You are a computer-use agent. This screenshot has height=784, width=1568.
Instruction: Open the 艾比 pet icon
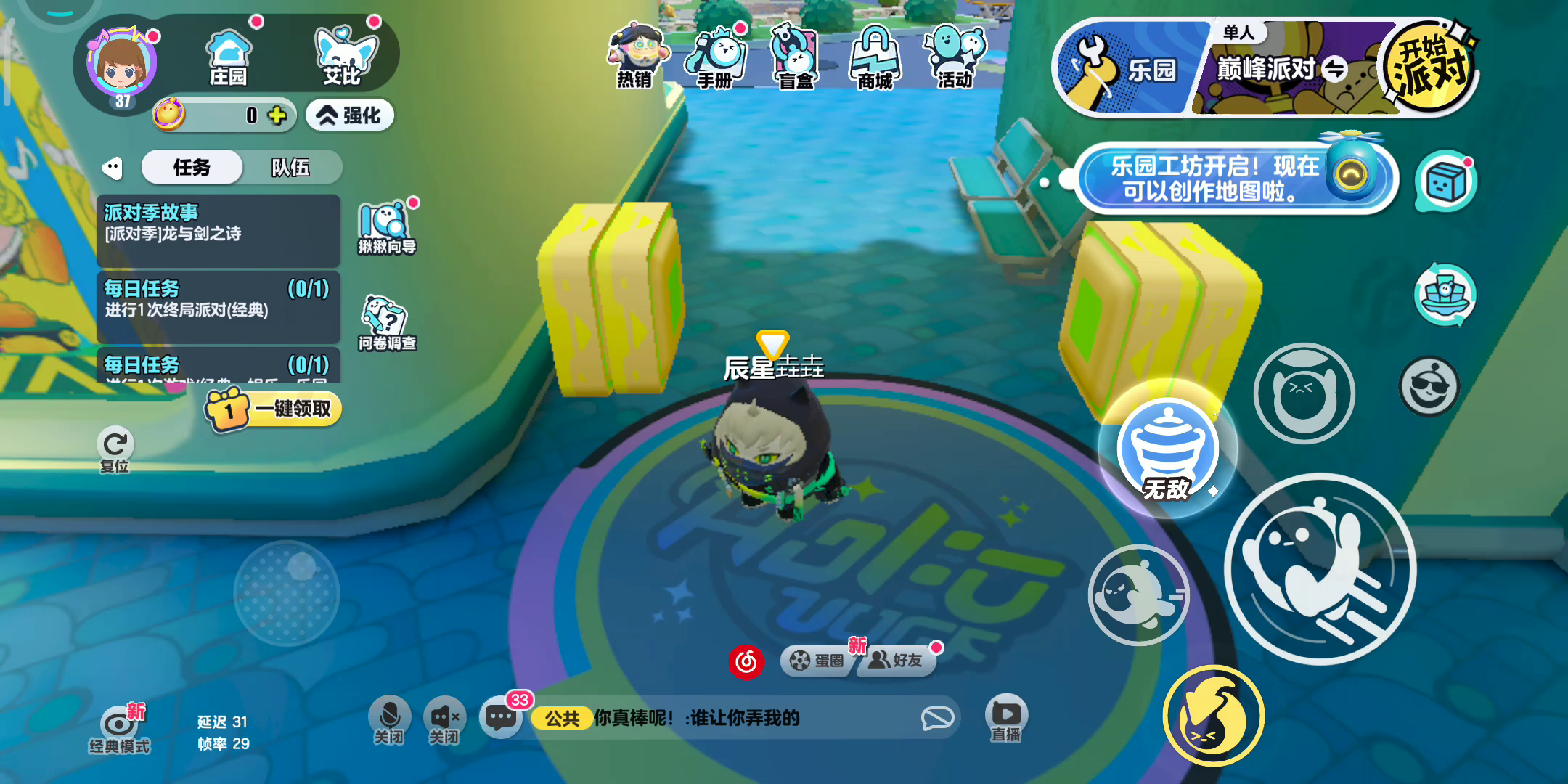click(343, 56)
